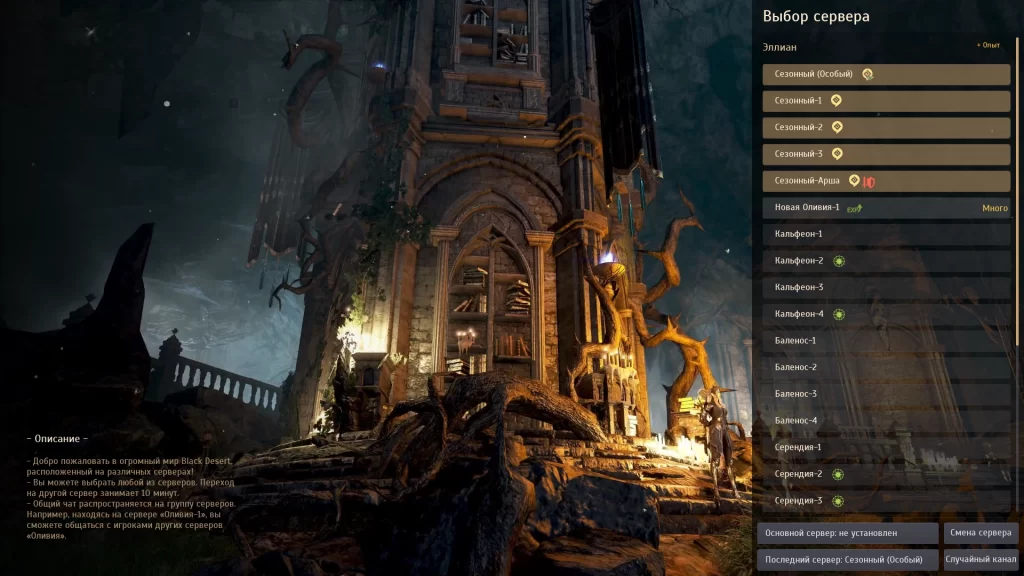
Task: Select the Баленос-4 server
Action: click(x=886, y=421)
